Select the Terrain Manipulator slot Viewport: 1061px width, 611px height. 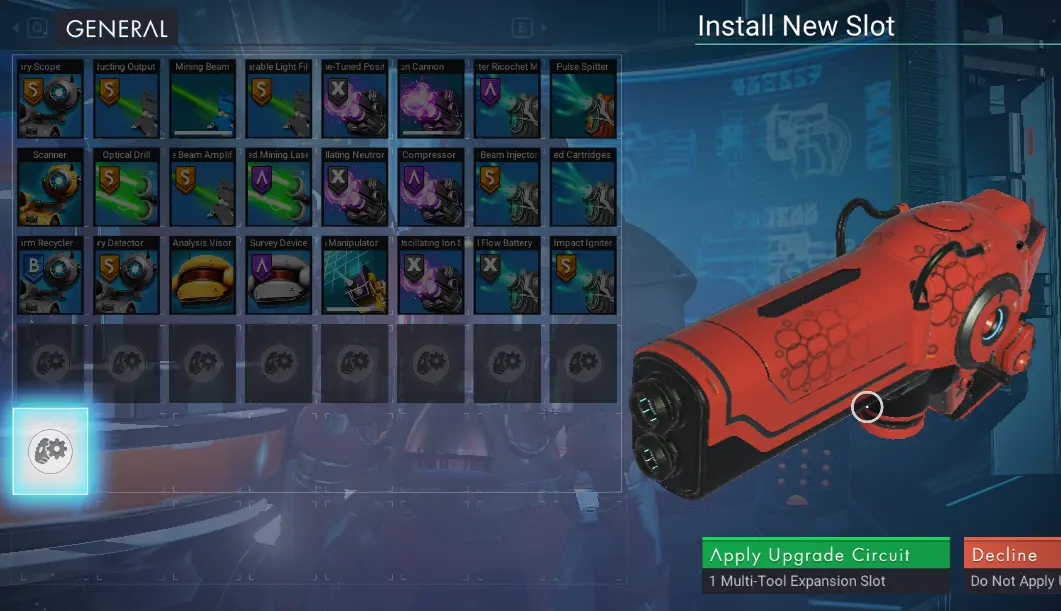354,276
